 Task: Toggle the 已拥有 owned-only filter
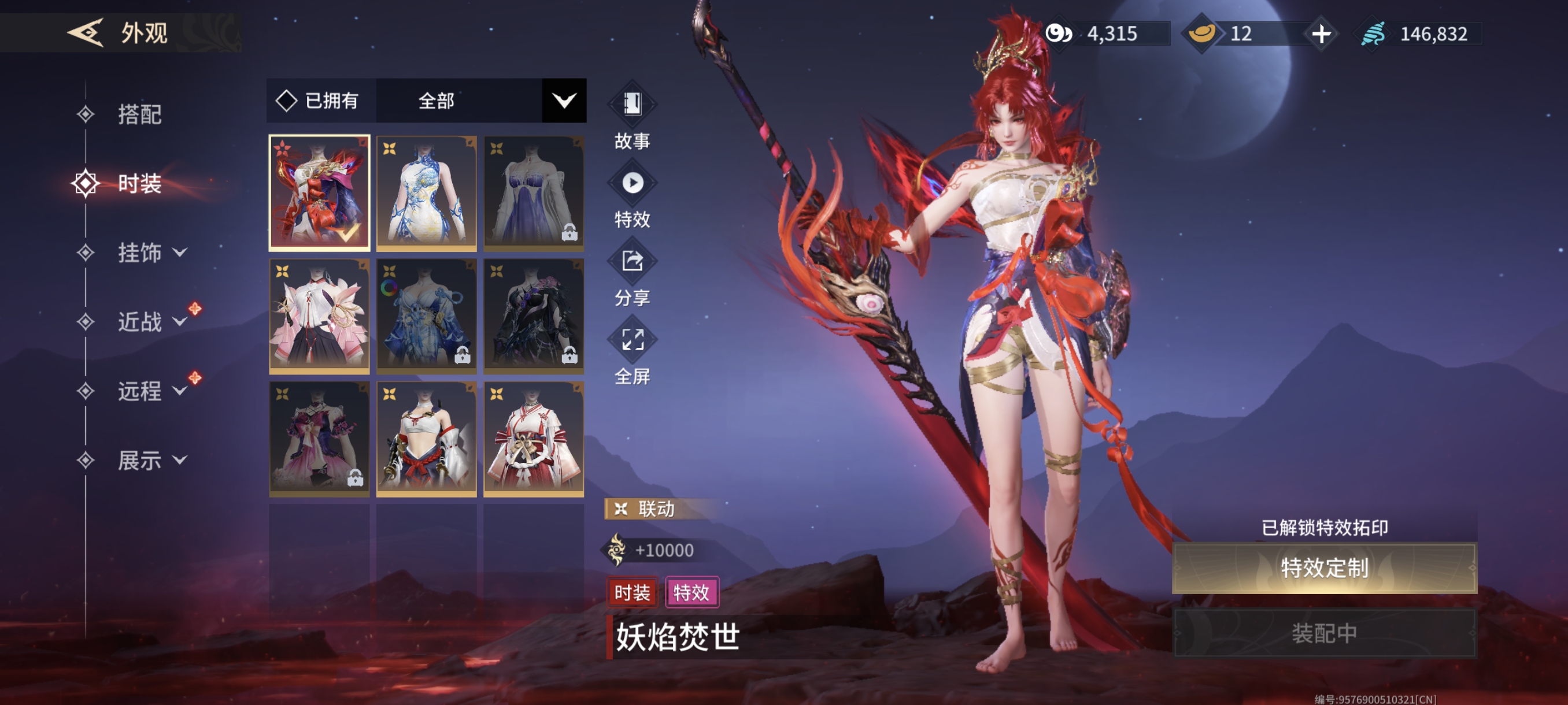[x=319, y=101]
